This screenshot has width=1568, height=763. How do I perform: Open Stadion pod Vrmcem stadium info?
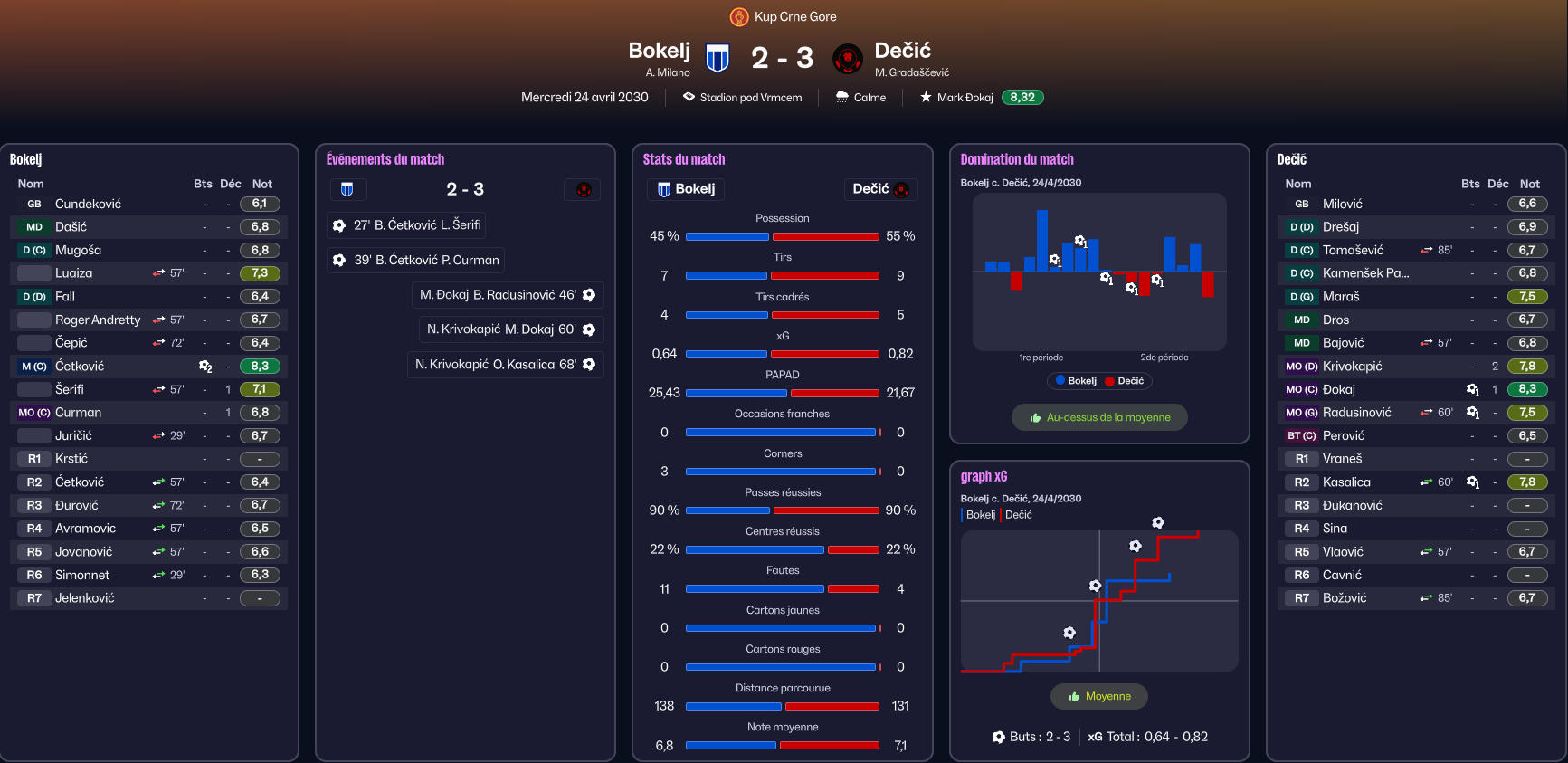tap(750, 98)
